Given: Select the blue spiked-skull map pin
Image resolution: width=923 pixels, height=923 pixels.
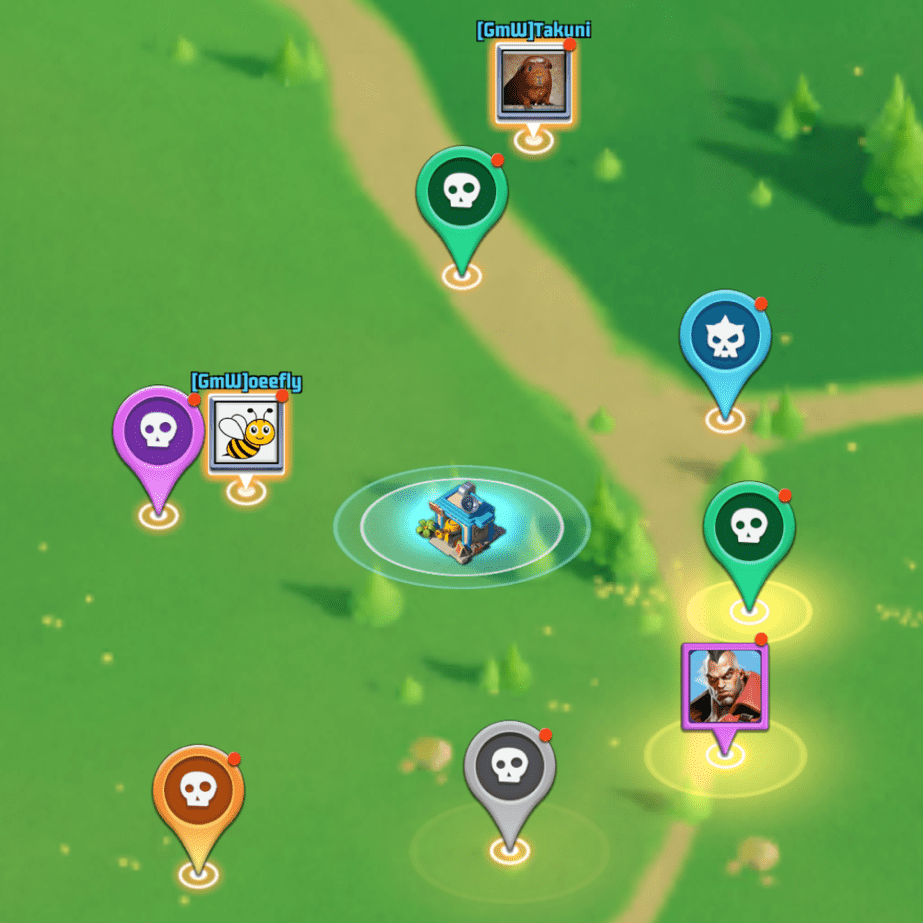Looking at the screenshot, I should (724, 340).
